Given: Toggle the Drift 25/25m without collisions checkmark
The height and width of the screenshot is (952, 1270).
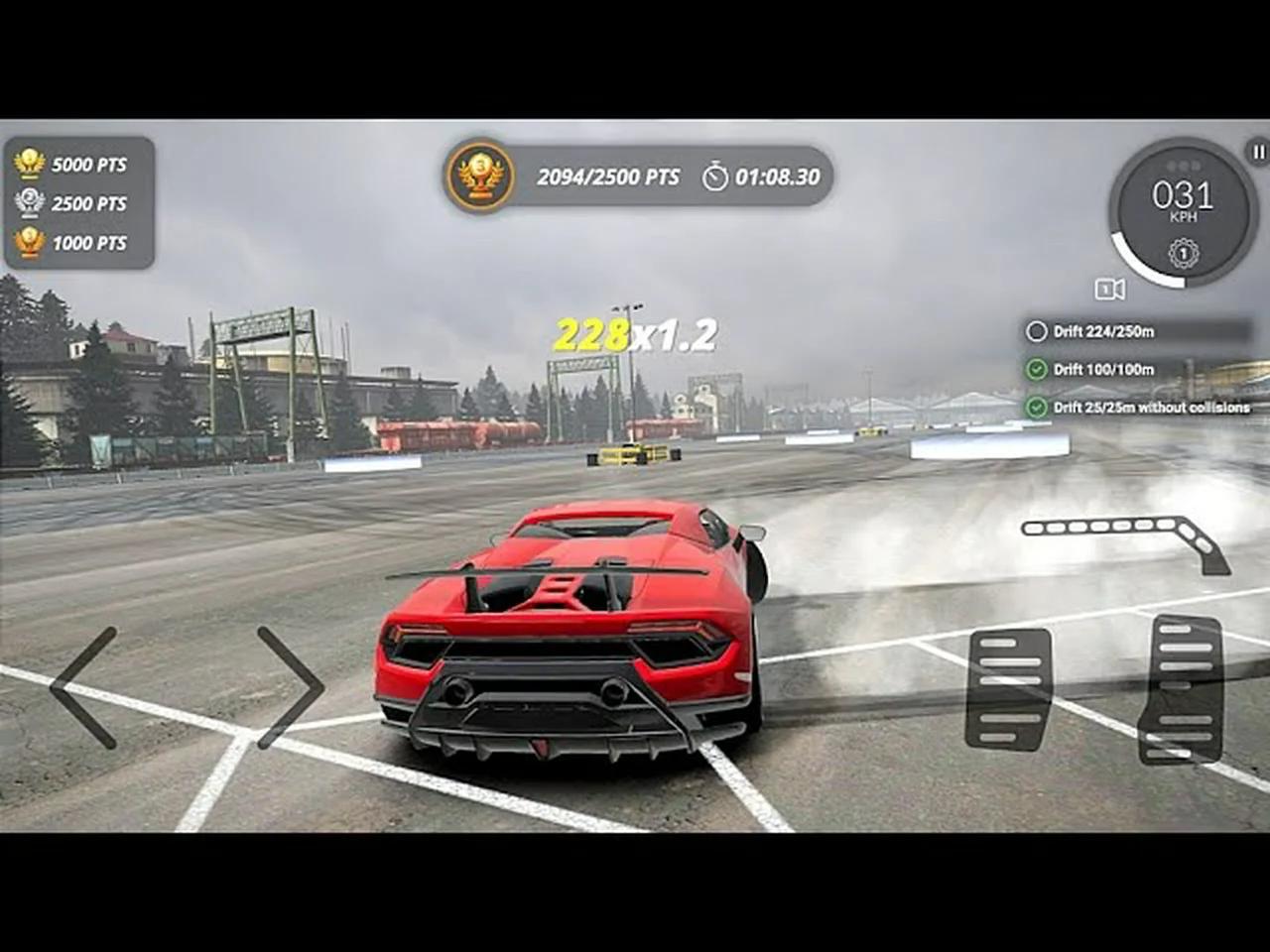Looking at the screenshot, I should point(1038,408).
